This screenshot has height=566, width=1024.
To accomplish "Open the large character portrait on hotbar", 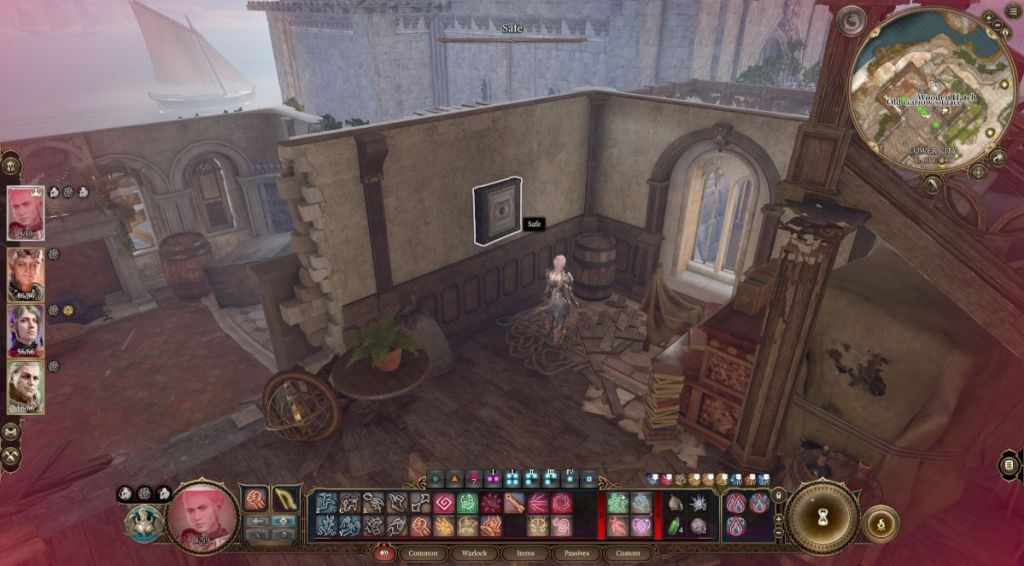I will point(203,515).
